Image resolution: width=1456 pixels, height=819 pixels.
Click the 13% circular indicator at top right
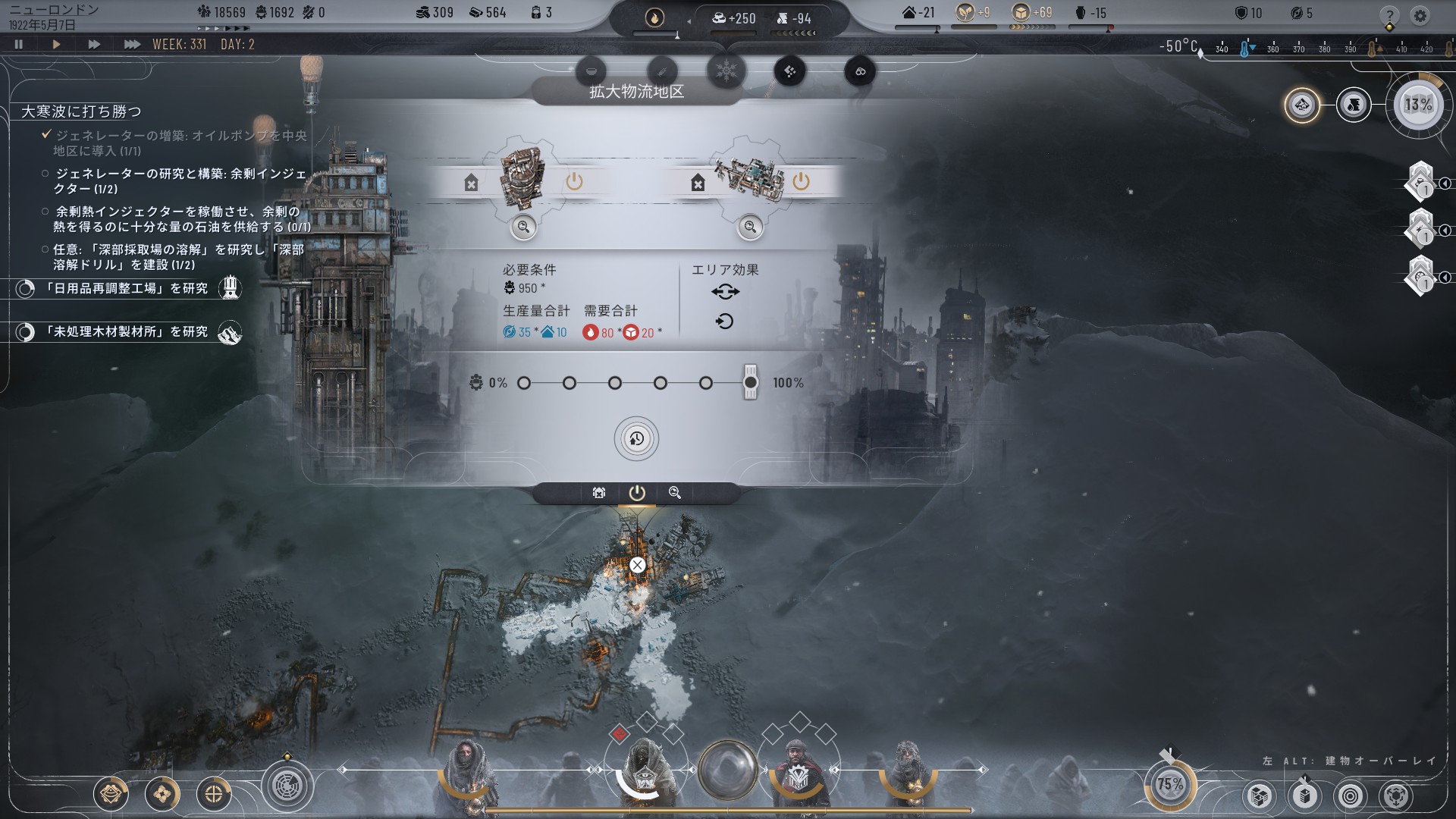[x=1418, y=105]
